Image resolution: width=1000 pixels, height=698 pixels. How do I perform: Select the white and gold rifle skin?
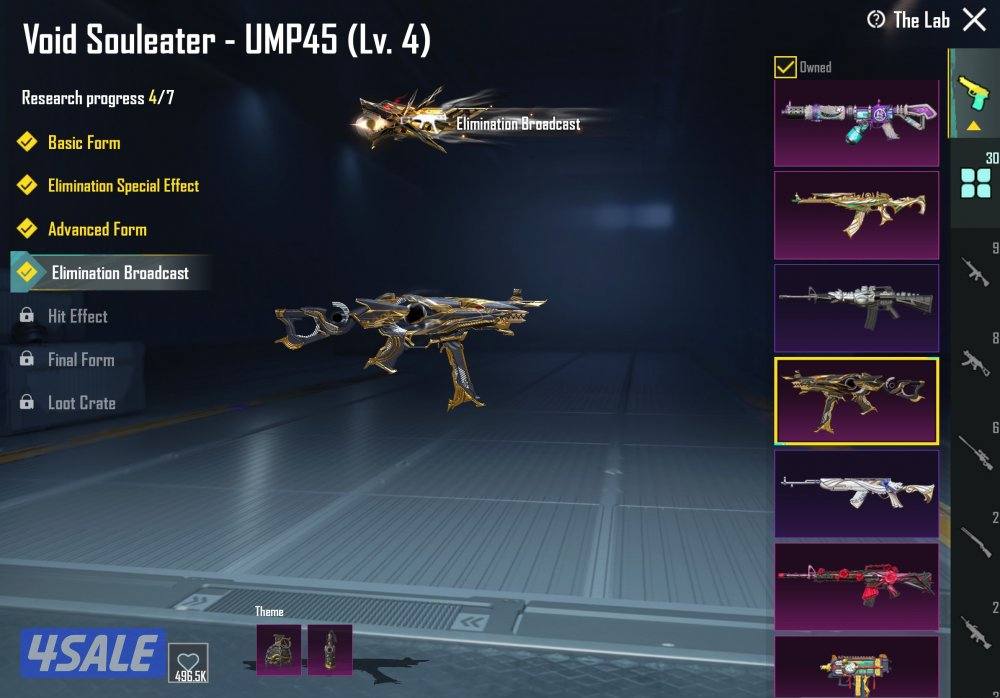[856, 493]
